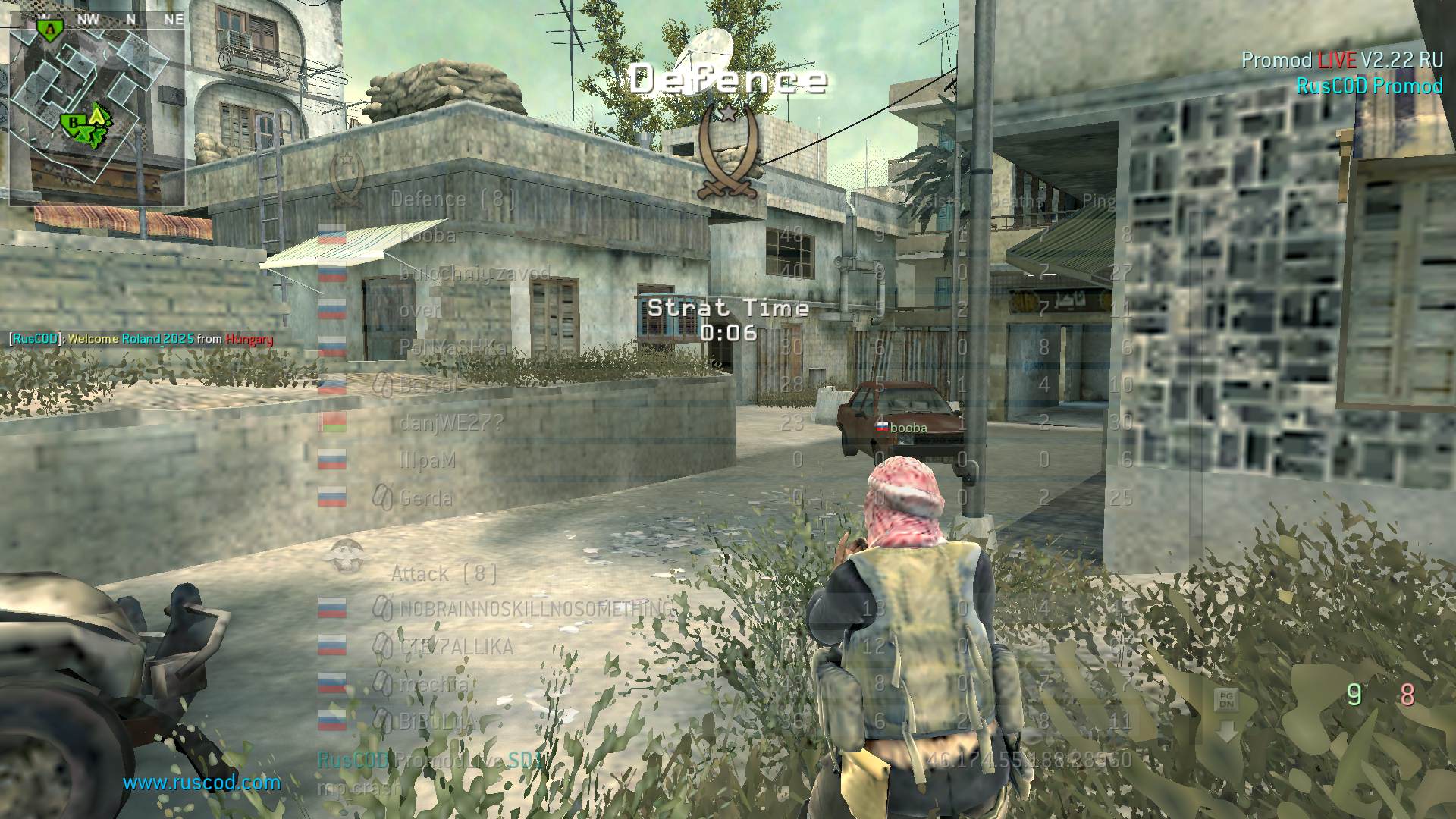
Task: Click the Ping column header
Action: coord(1099,201)
